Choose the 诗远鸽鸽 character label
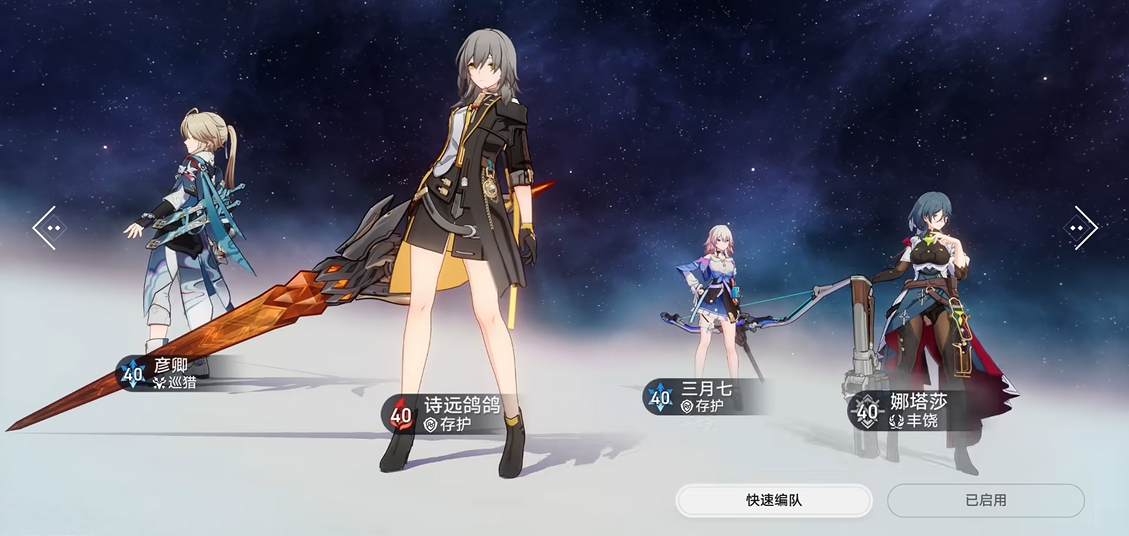The height and width of the screenshot is (536, 1129). pos(445,414)
